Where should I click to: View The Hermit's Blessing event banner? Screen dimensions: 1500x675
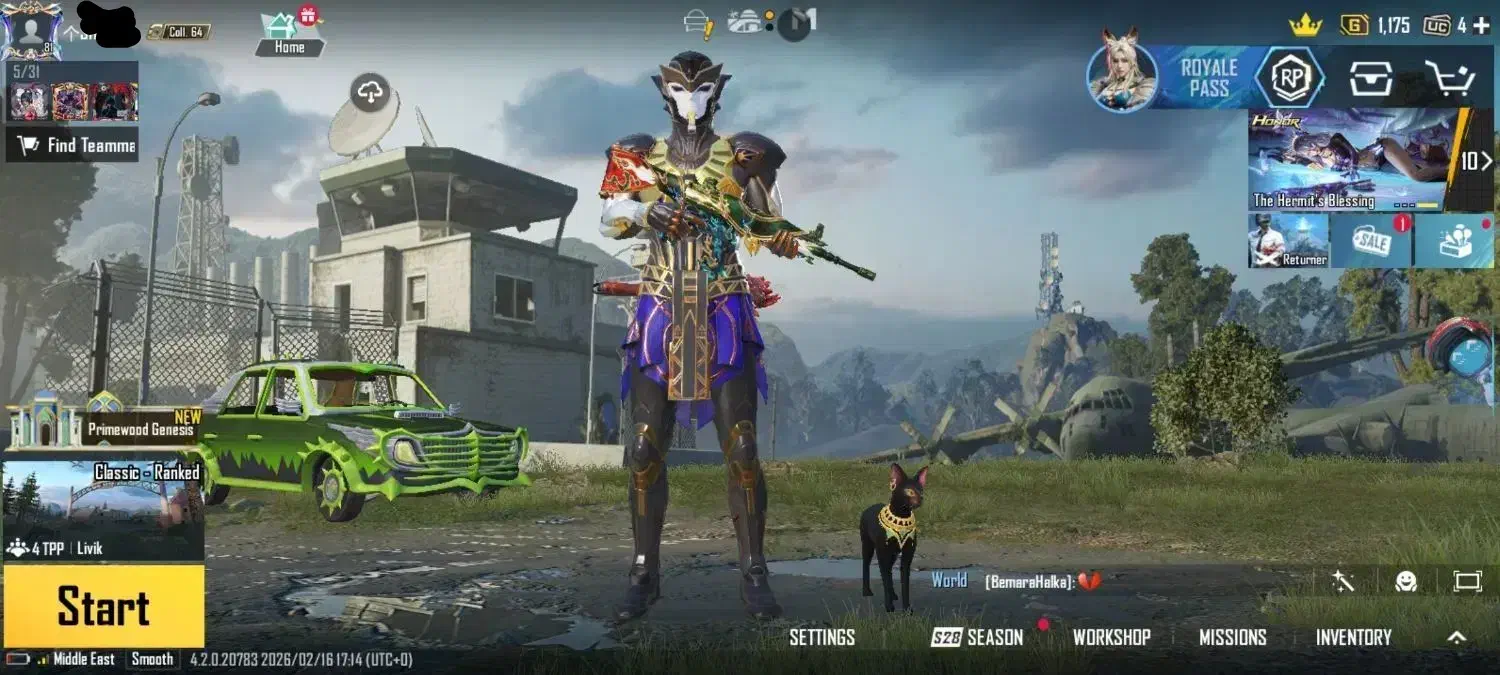pyautogui.click(x=1348, y=160)
